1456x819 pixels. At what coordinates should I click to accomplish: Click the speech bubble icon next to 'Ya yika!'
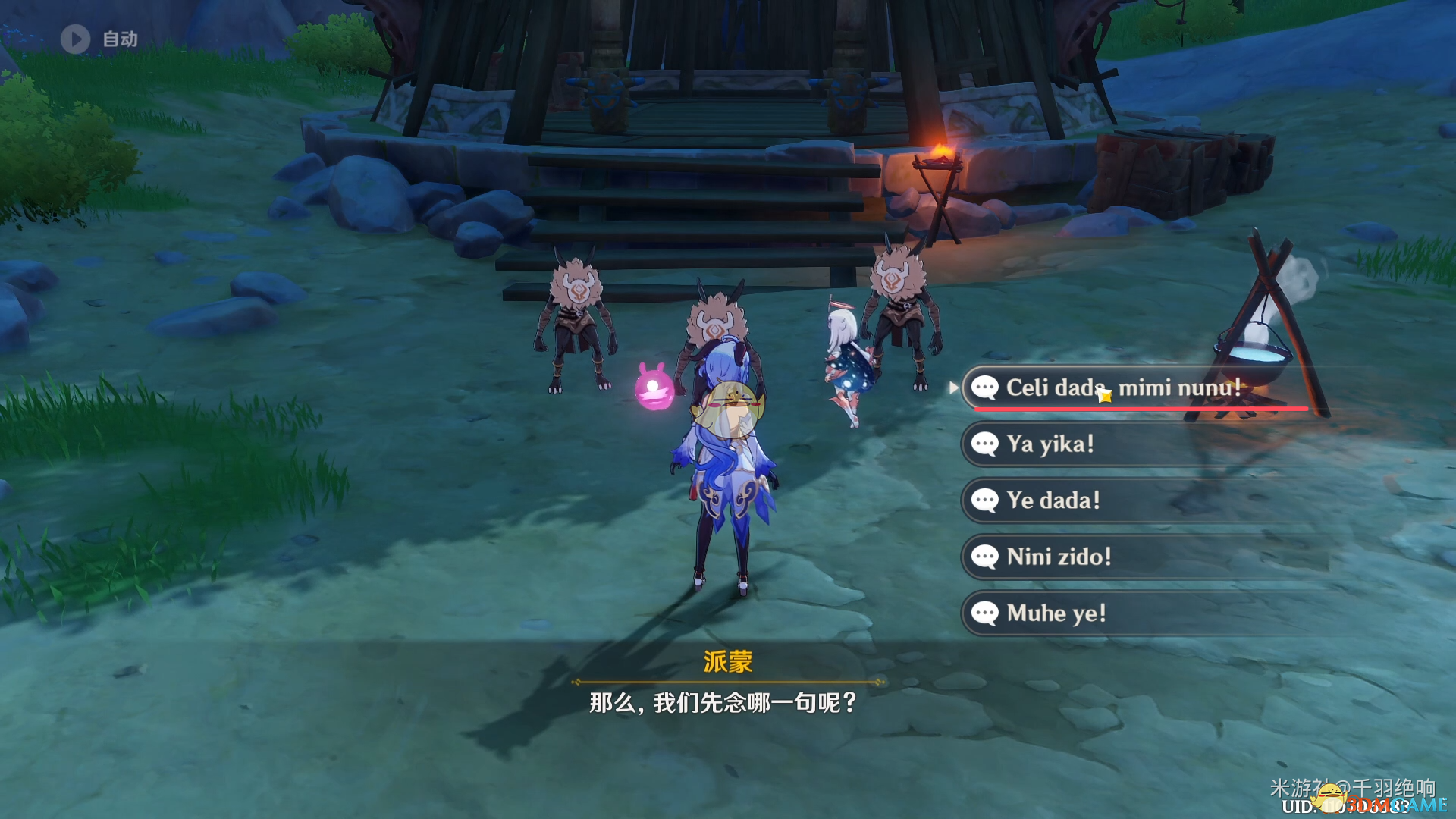pyautogui.click(x=986, y=444)
